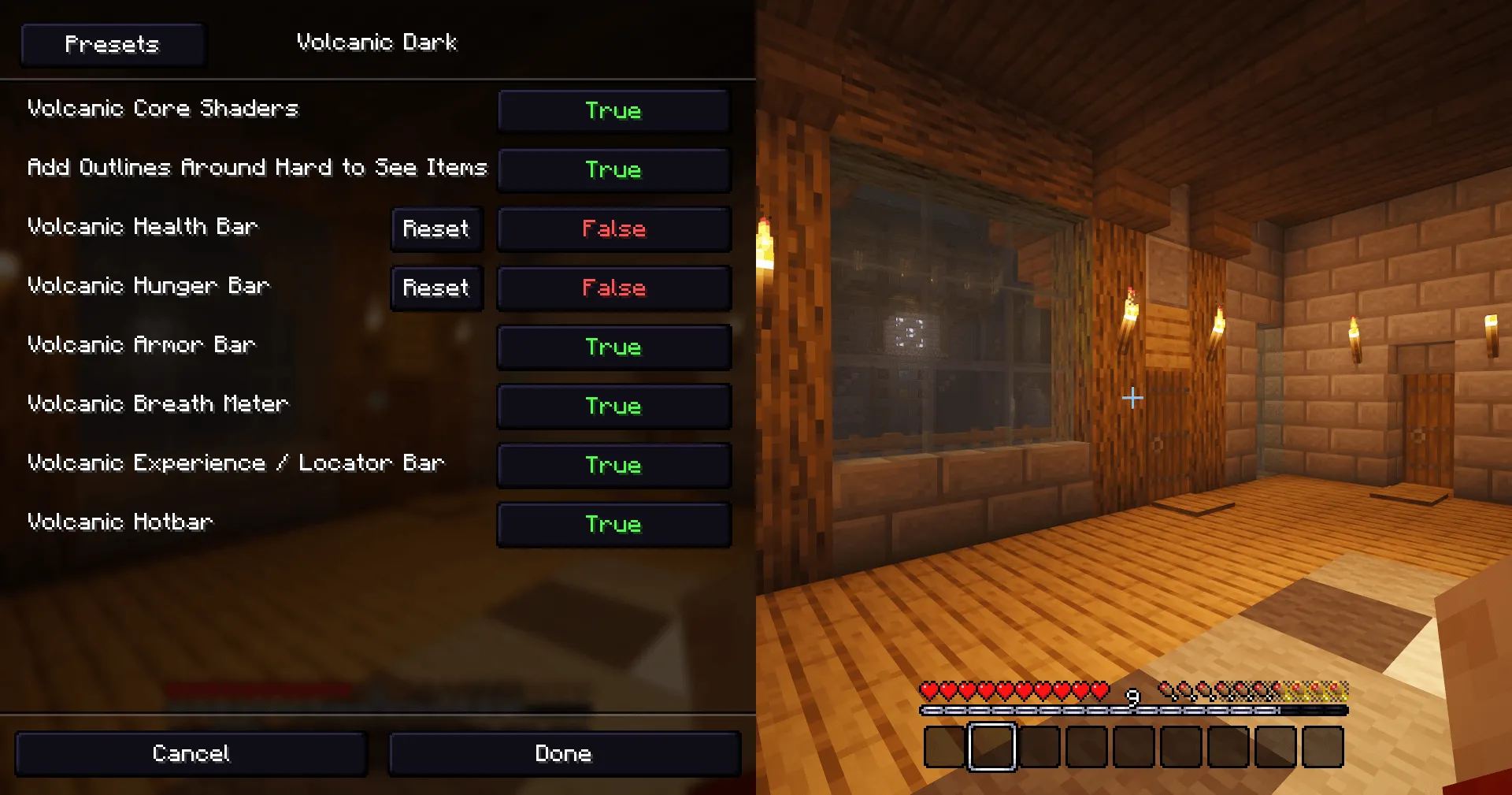Turn off Volcanic Hotbar

pyautogui.click(x=613, y=524)
